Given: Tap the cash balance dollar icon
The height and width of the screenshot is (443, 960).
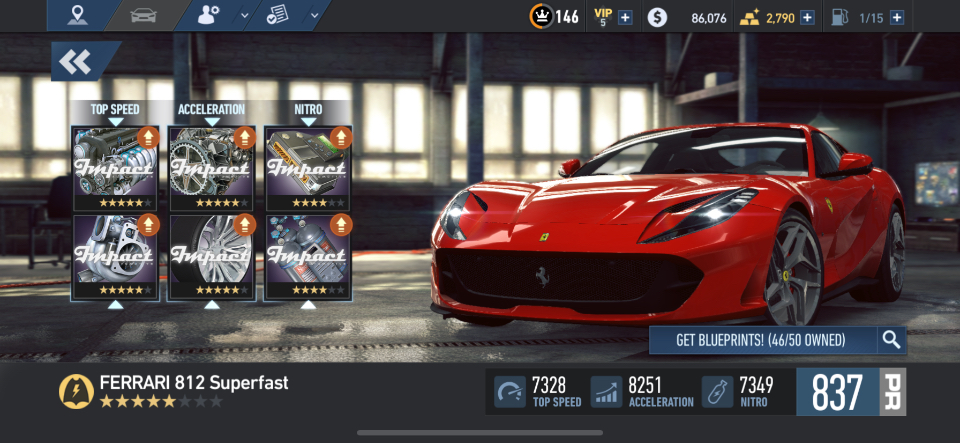Looking at the screenshot, I should pos(656,17).
